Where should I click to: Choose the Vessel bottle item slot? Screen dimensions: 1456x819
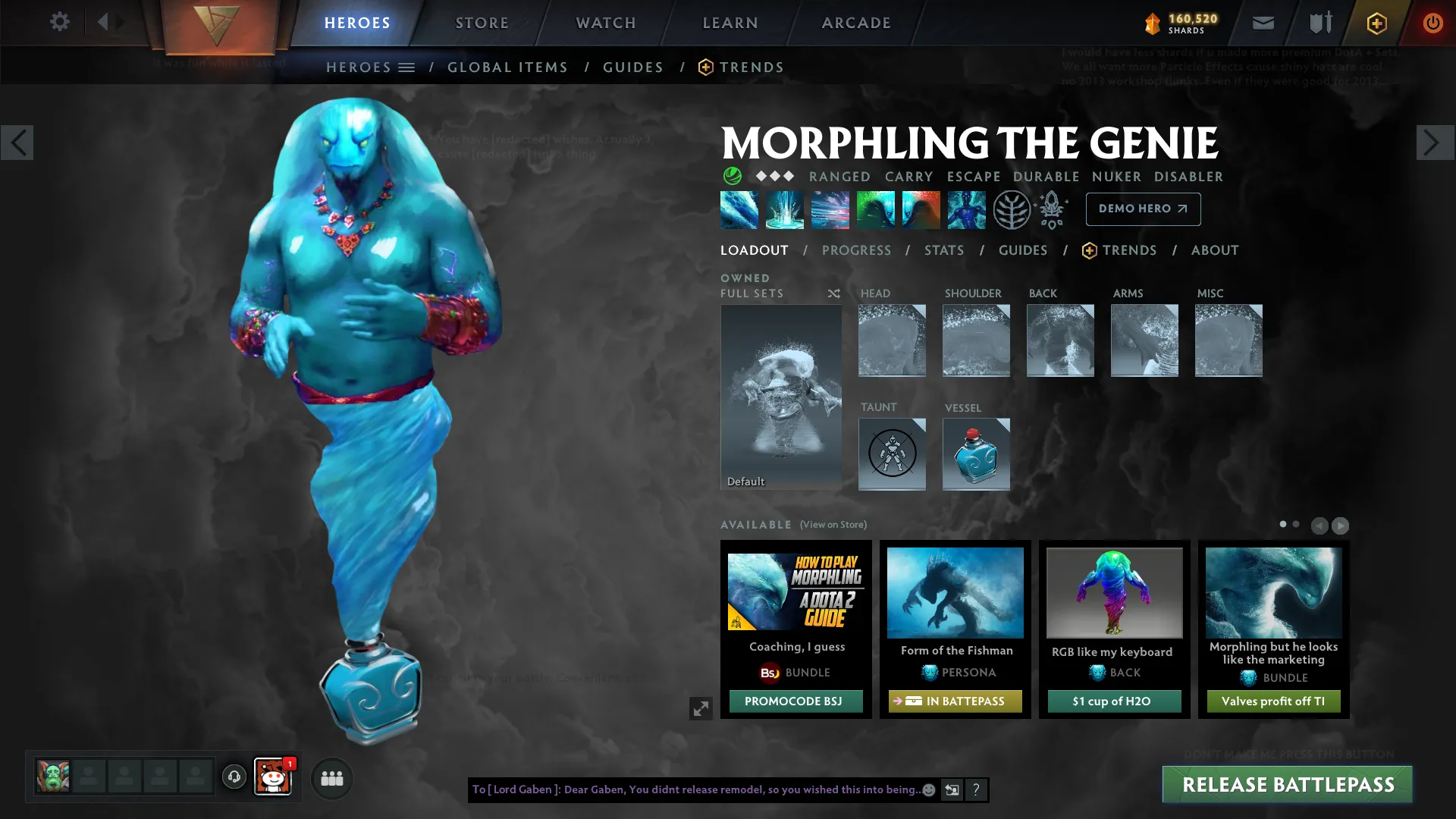coord(976,453)
